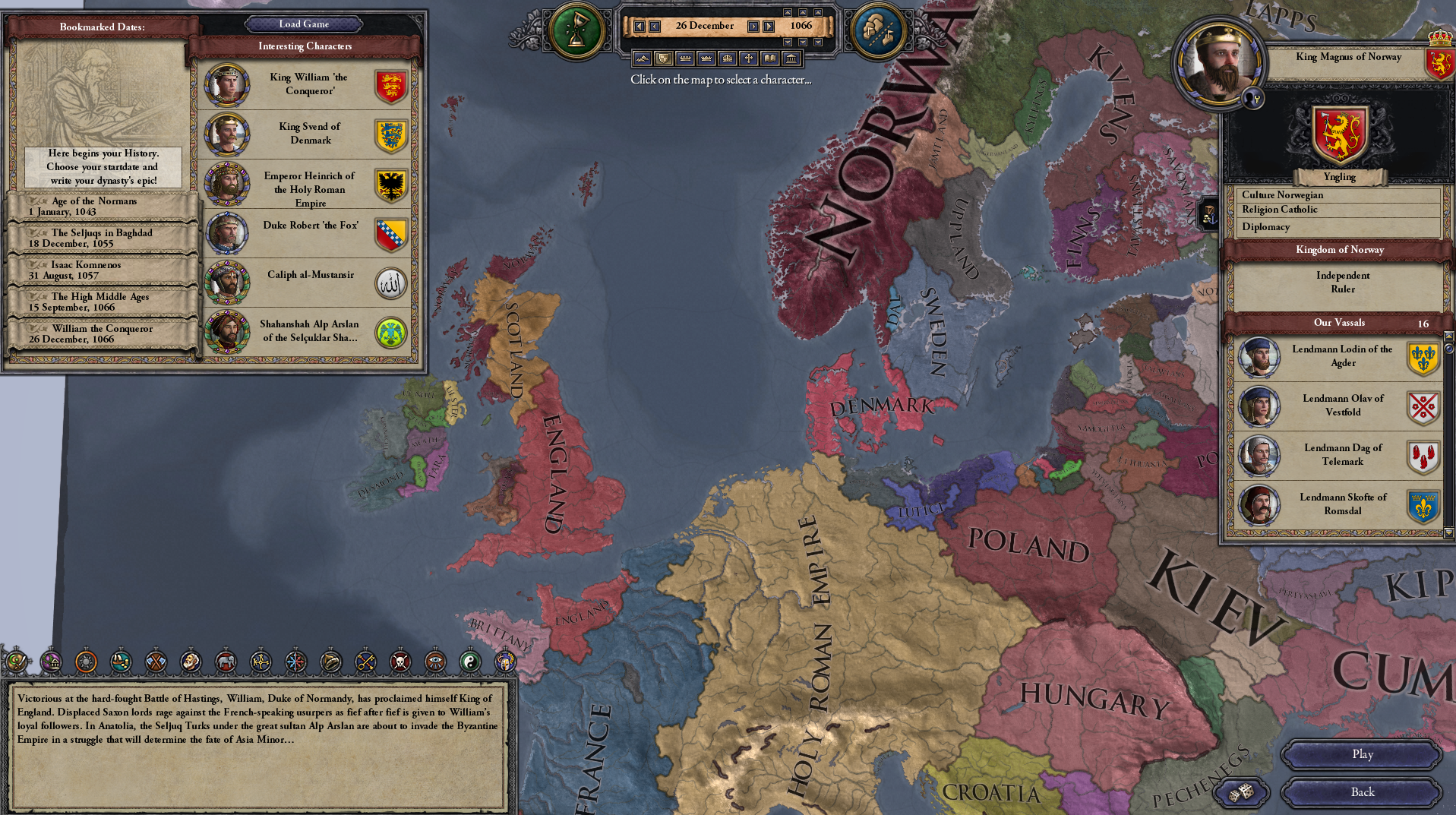Click the yin-yang icon in the bottom toolbar
Screen dimensions: 1456x815
coord(469,662)
